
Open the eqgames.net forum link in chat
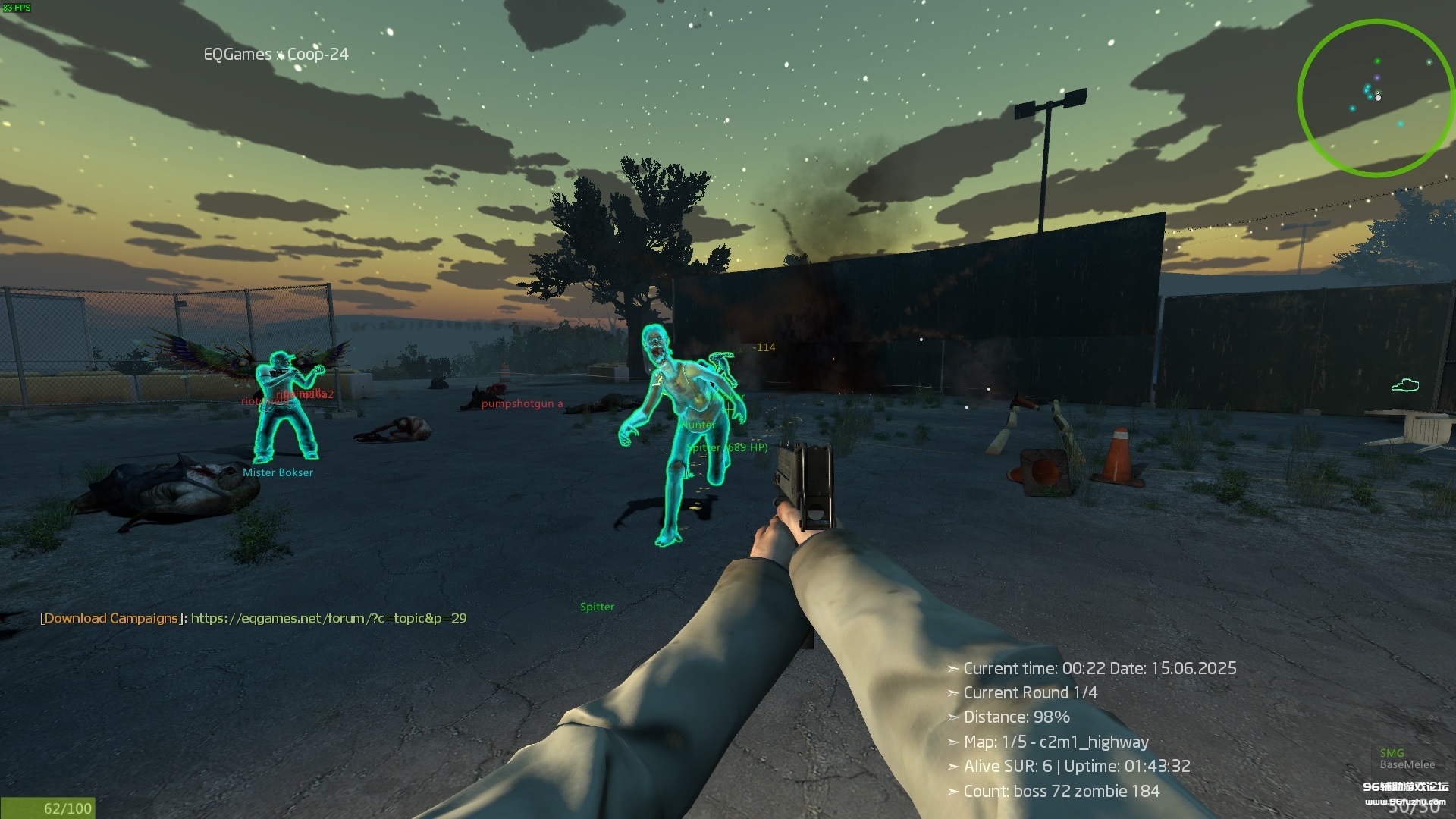click(x=328, y=618)
